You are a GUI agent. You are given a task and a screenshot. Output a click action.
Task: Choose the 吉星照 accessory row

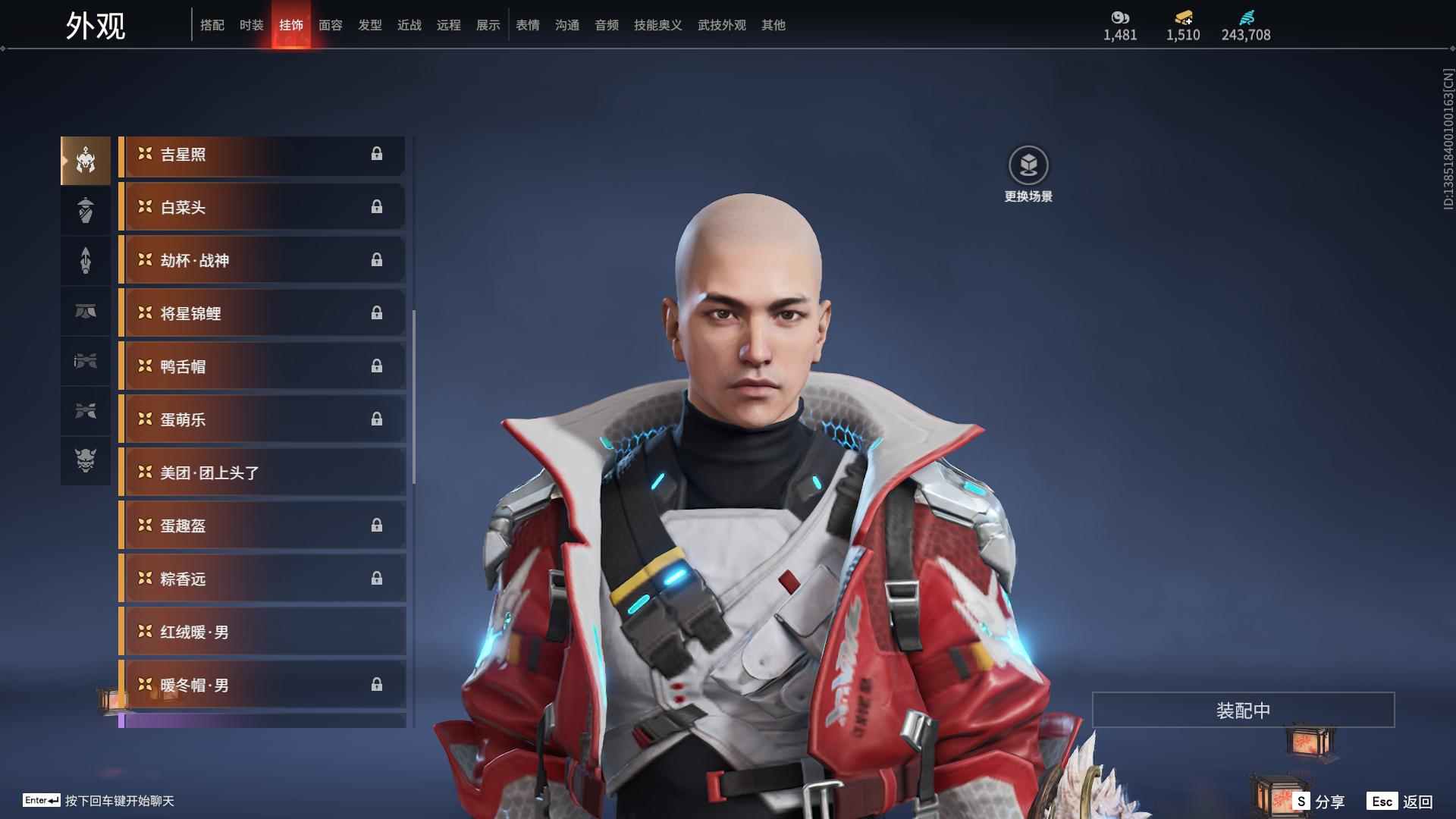(x=262, y=155)
